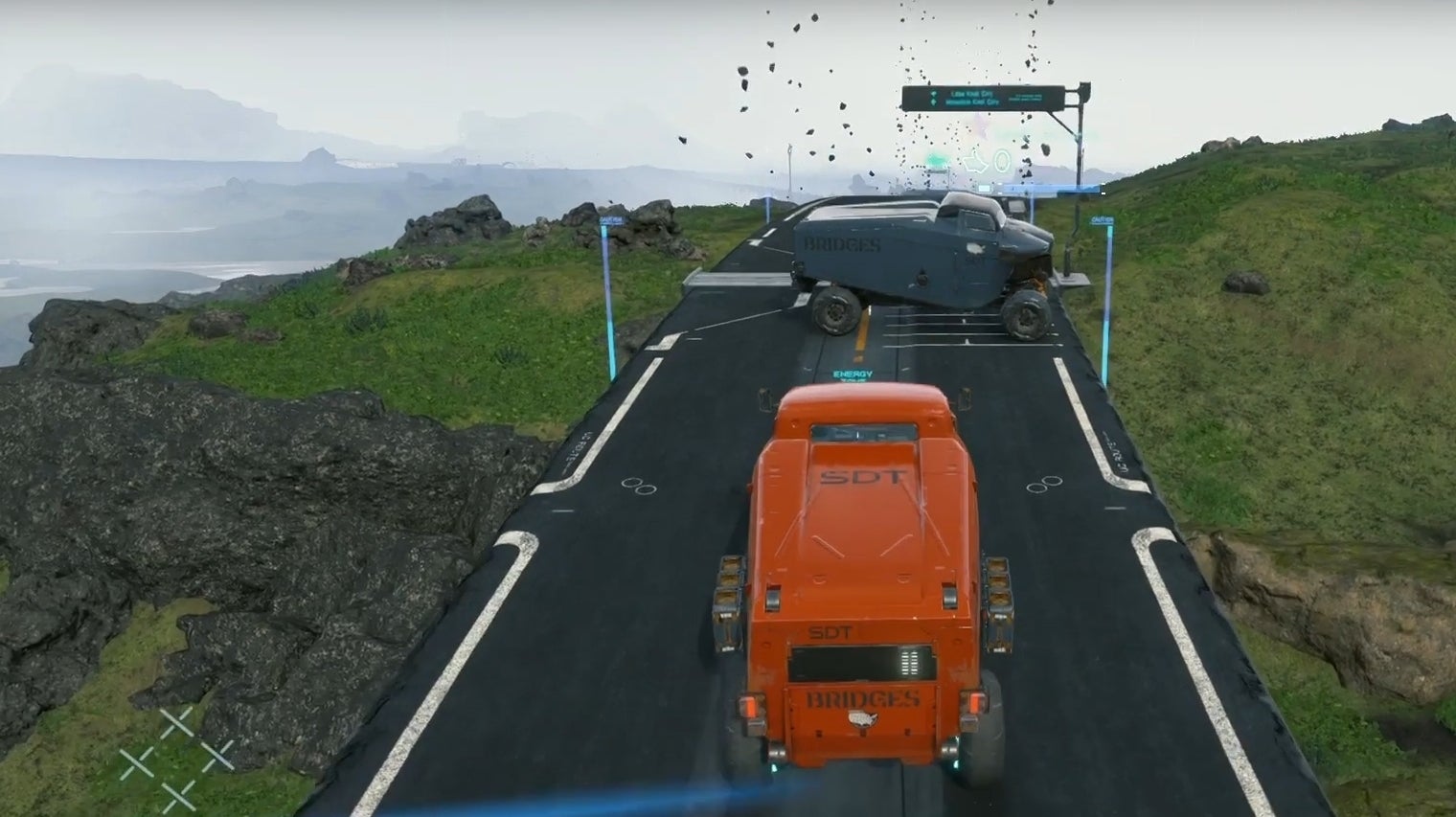This screenshot has height=817, width=1456.
Task: Click the BRIDGES nameplate panel on the orange tailgate
Action: click(x=862, y=699)
